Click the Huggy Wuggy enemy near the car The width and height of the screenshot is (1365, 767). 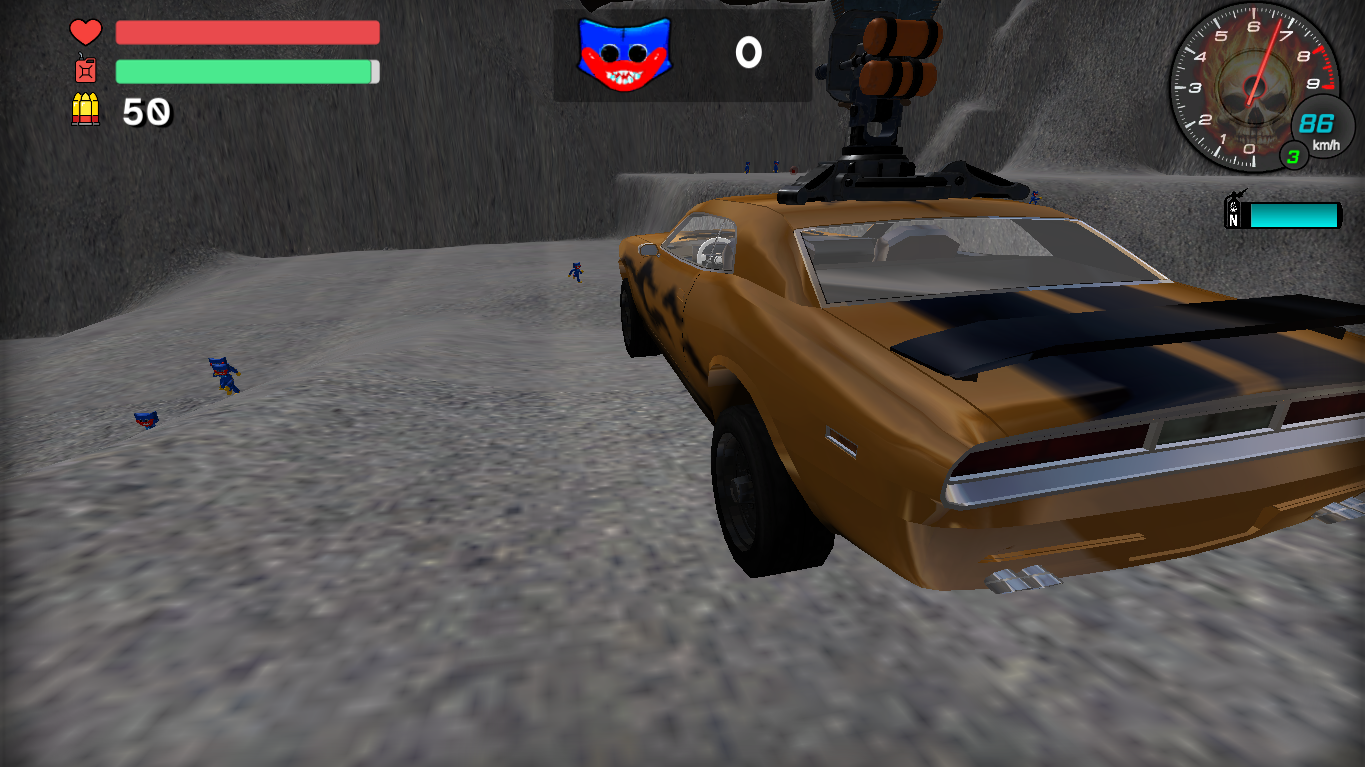coord(576,273)
